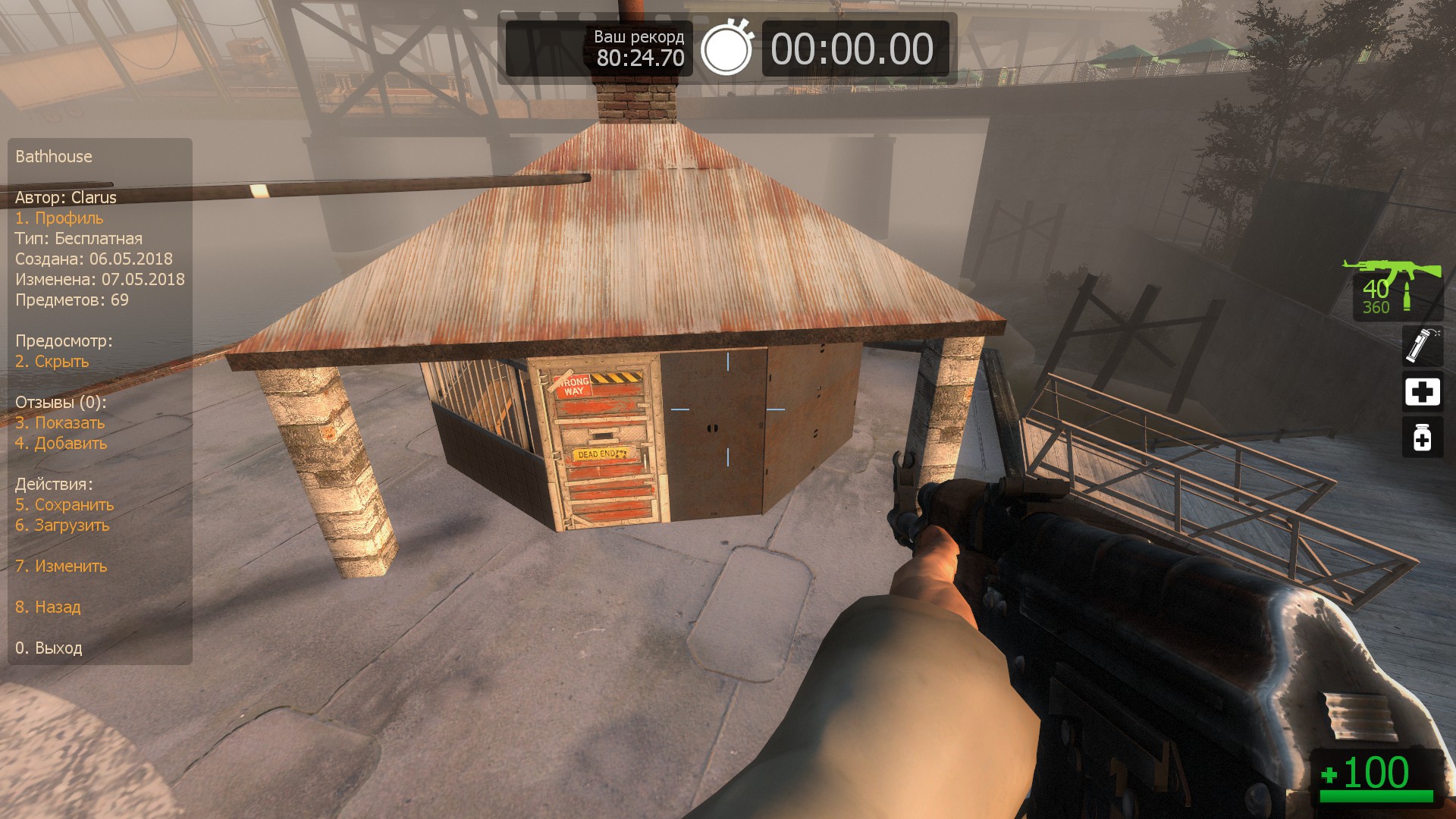Exit the menu with Выход

pyautogui.click(x=49, y=648)
